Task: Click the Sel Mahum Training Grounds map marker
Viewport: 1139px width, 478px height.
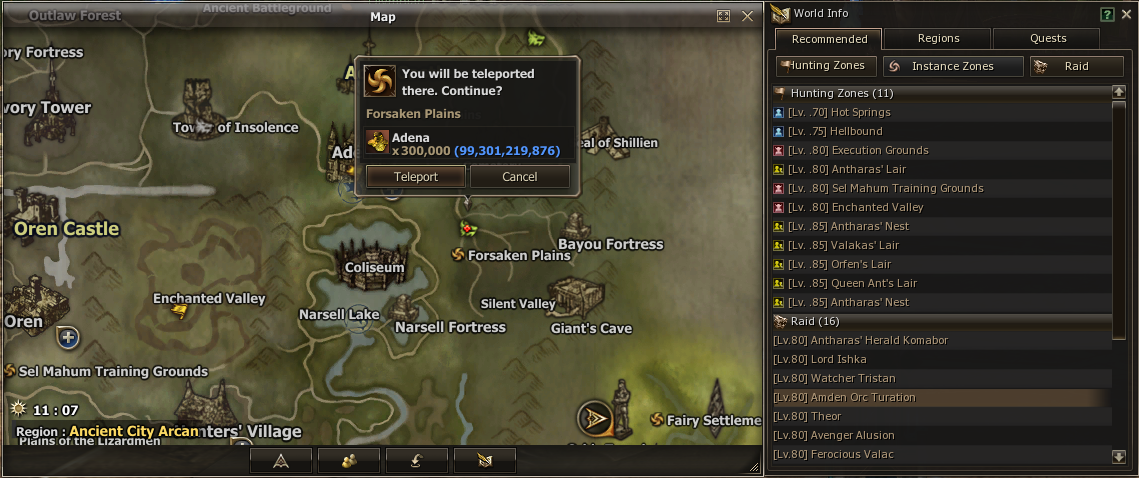Action: (x=12, y=371)
